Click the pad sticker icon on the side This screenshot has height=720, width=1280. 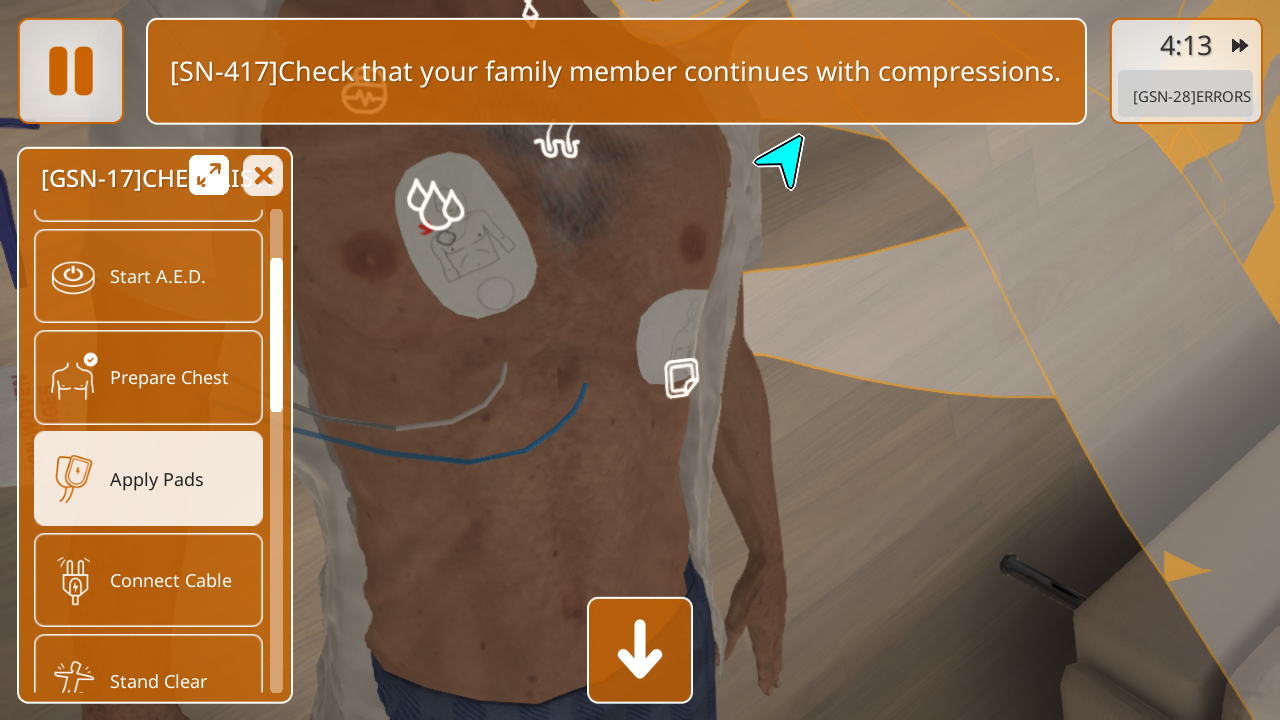681,378
